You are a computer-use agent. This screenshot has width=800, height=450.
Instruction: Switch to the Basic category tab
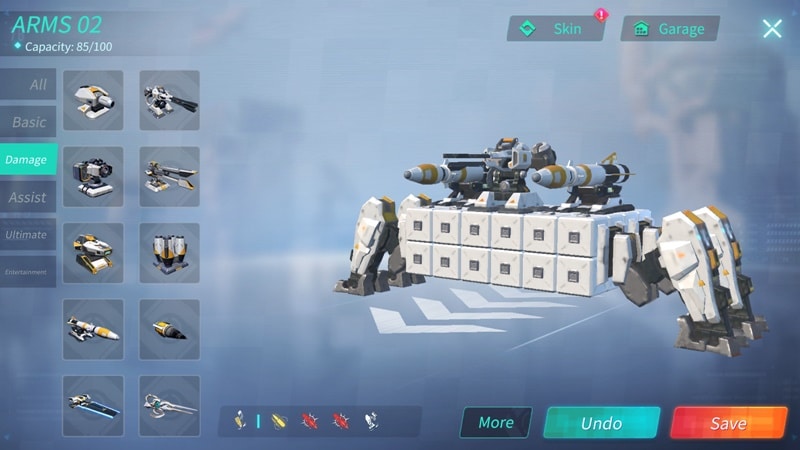[x=29, y=122]
